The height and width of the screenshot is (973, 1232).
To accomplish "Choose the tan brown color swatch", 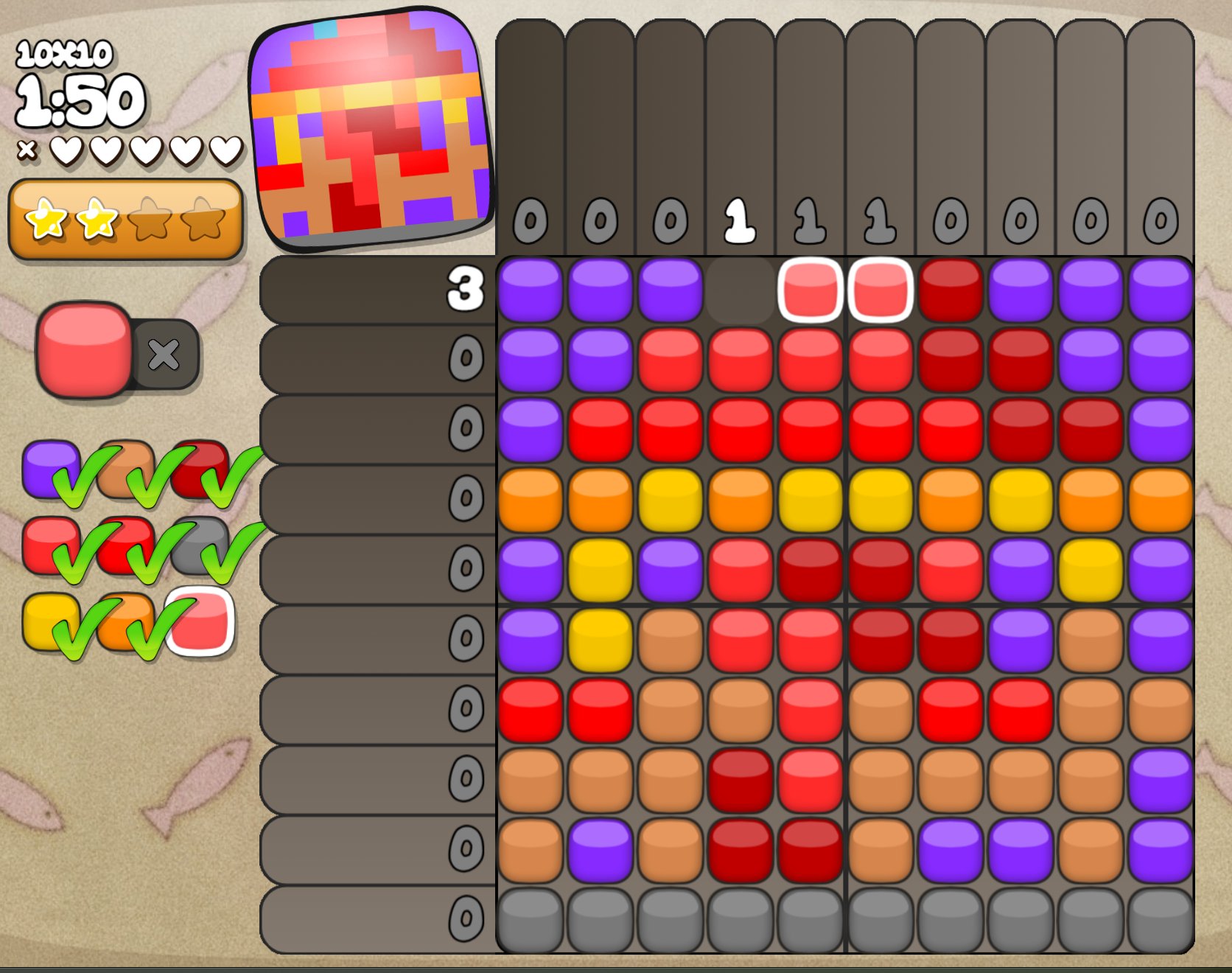I will [124, 467].
